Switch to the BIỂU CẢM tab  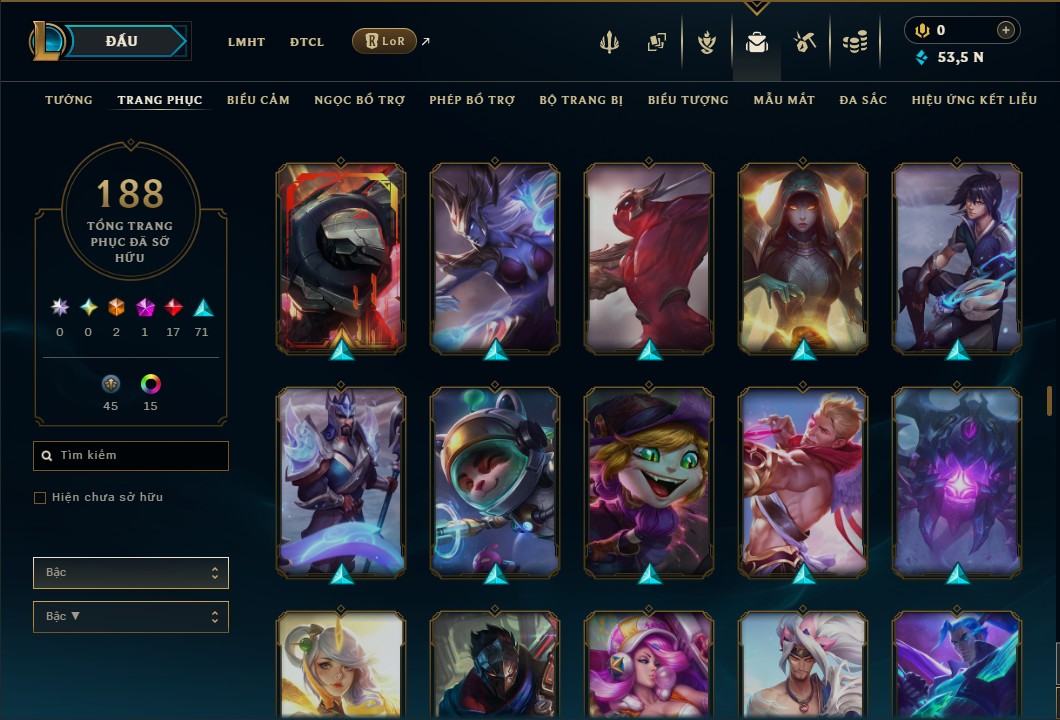click(x=258, y=100)
